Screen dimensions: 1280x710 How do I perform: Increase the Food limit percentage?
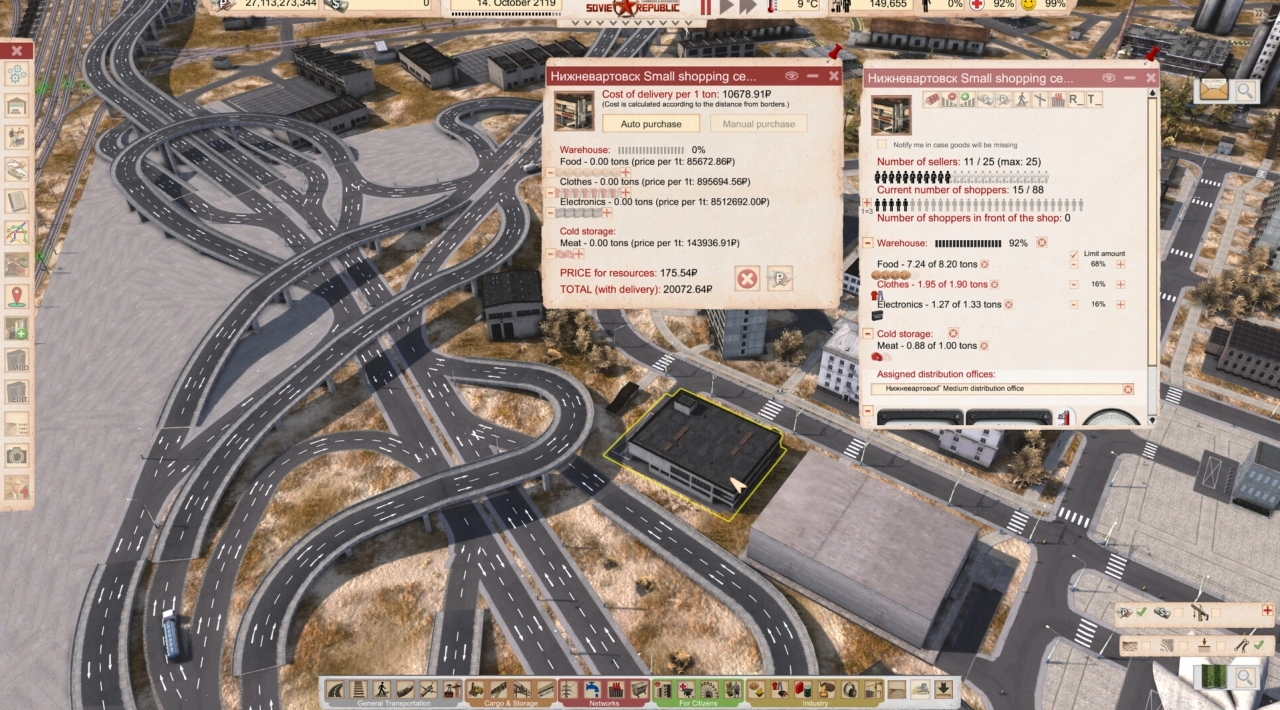tap(1121, 264)
